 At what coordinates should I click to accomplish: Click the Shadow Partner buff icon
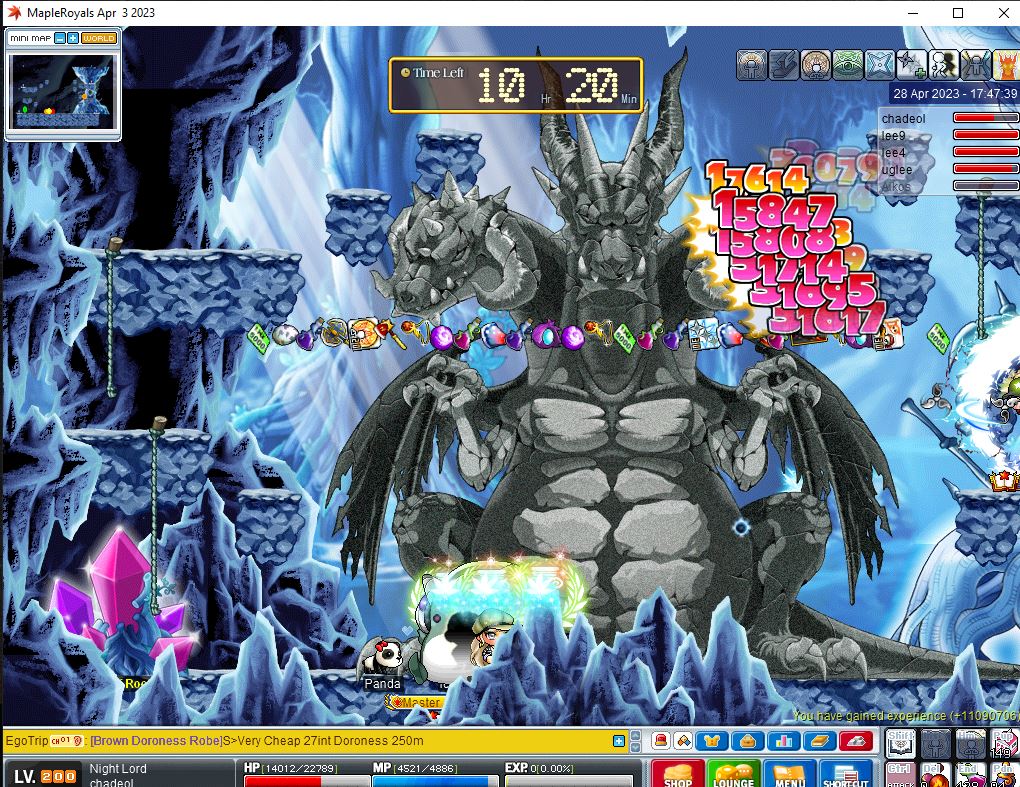945,65
